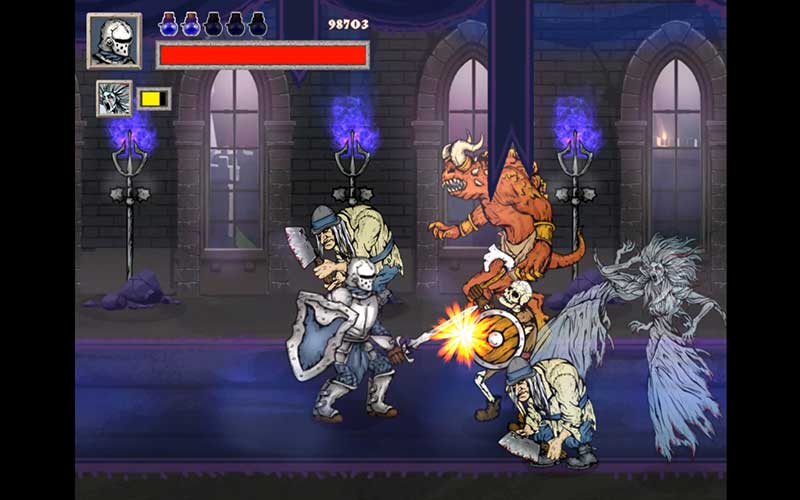The height and width of the screenshot is (500, 800).
Task: Click the knight helmet character portrait
Action: point(114,41)
